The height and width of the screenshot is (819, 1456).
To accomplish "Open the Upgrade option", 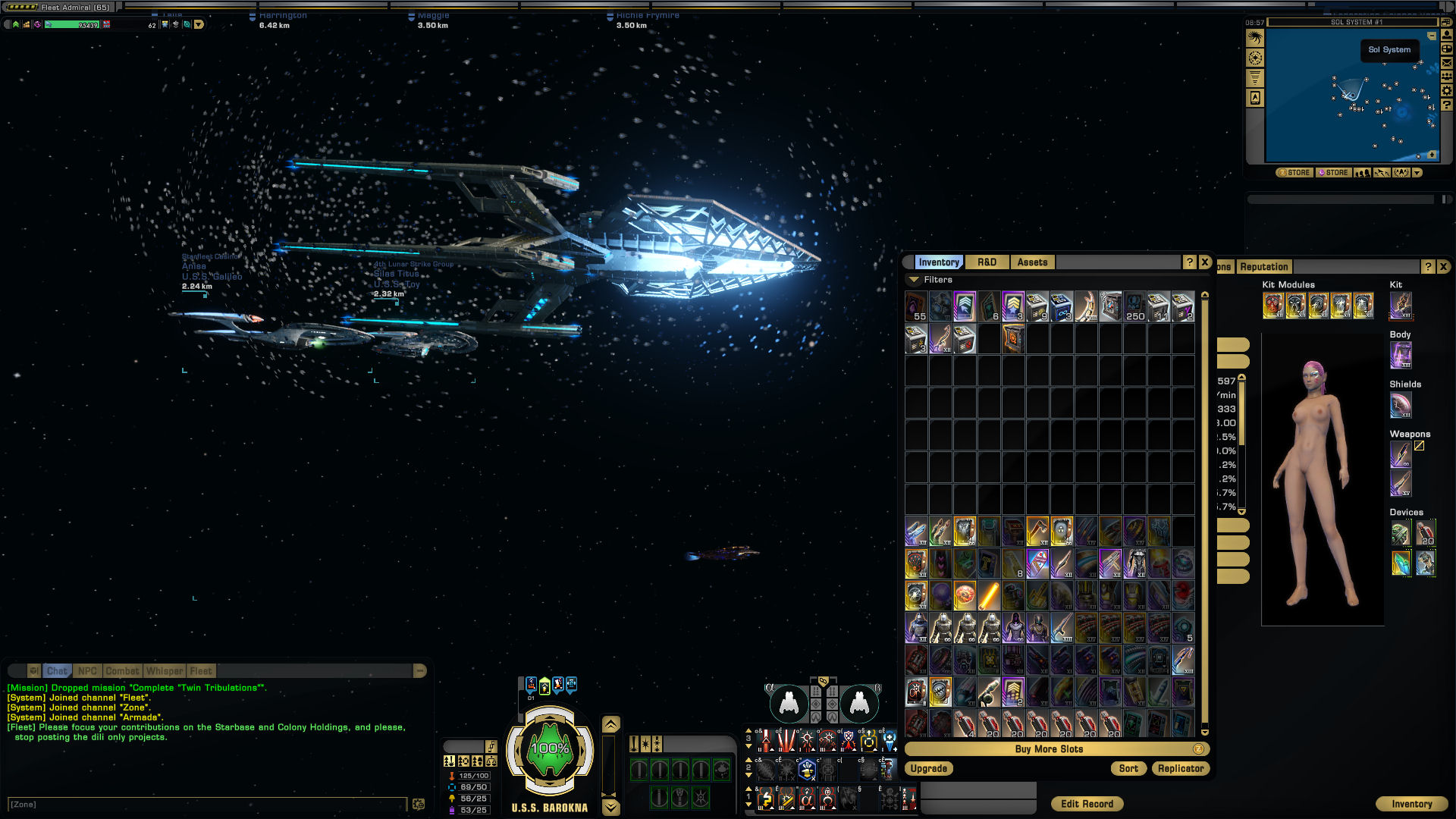I will point(929,769).
